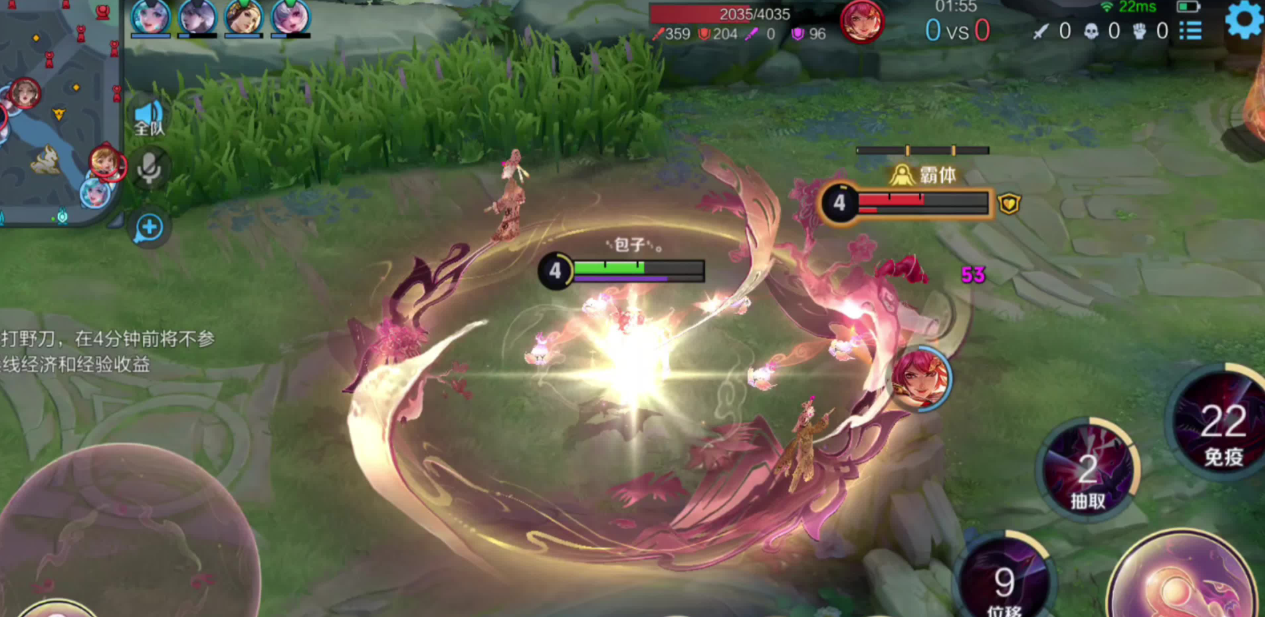Image resolution: width=1265 pixels, height=617 pixels.
Task: Select the first teammate portrait with teal hair
Action: tap(151, 17)
